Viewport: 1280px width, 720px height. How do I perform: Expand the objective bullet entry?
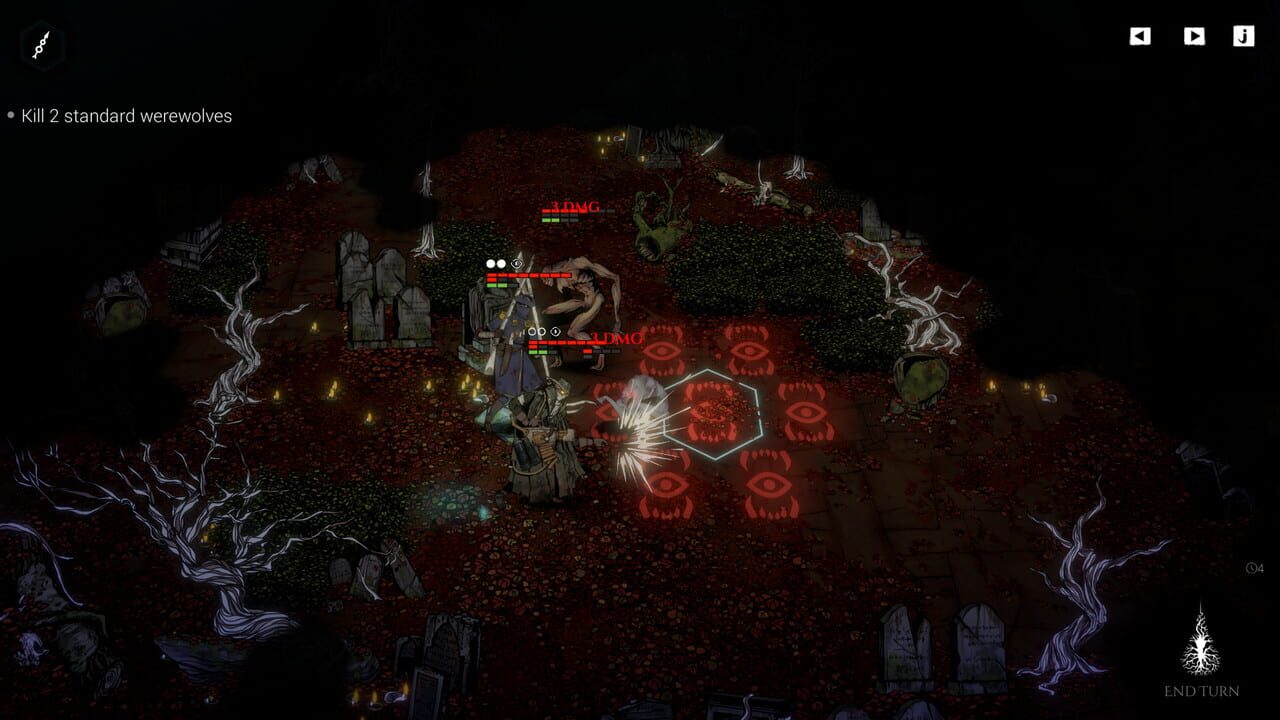[x=12, y=116]
